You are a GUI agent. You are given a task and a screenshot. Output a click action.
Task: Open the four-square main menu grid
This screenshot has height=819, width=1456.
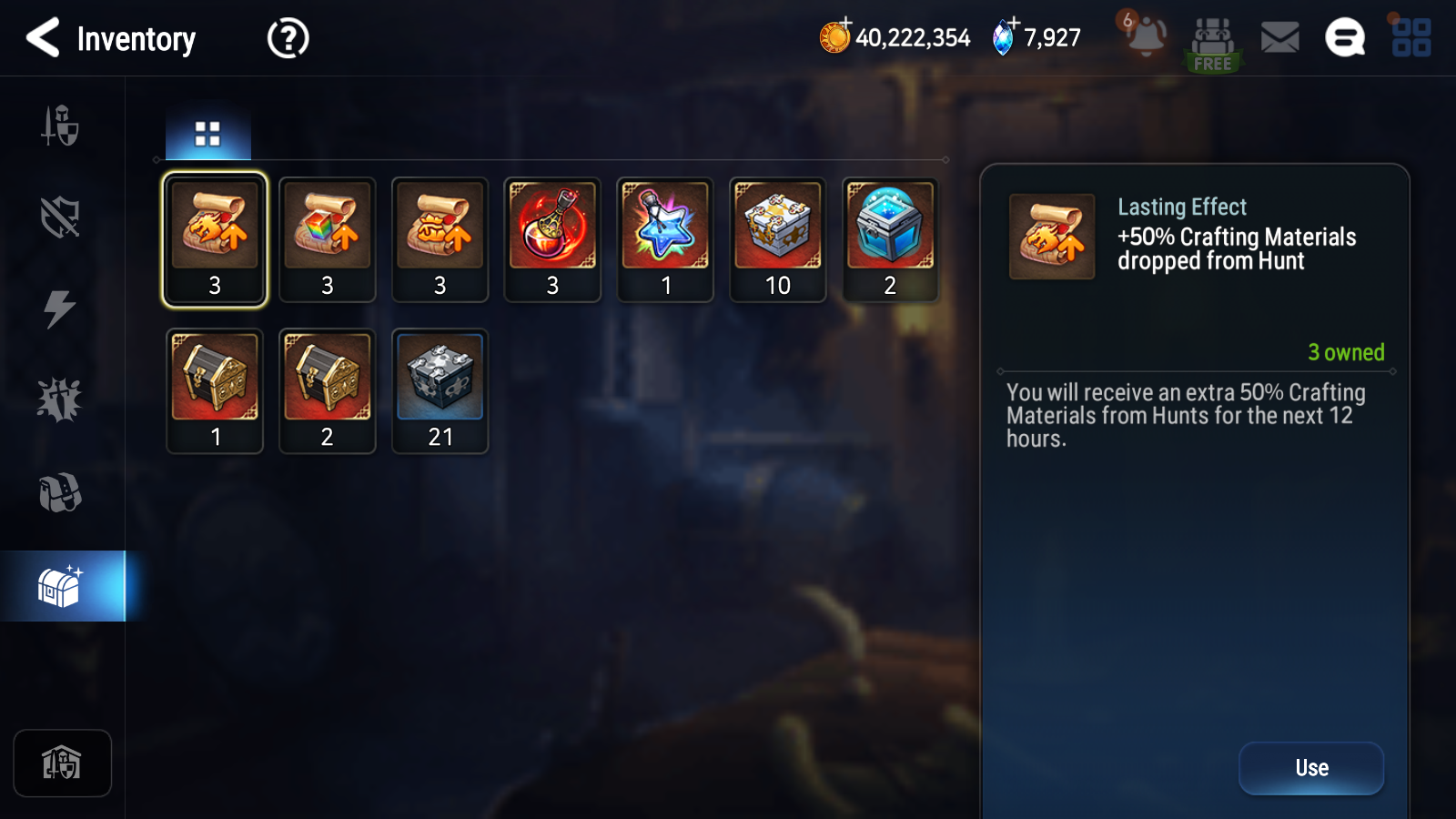coord(1410,38)
